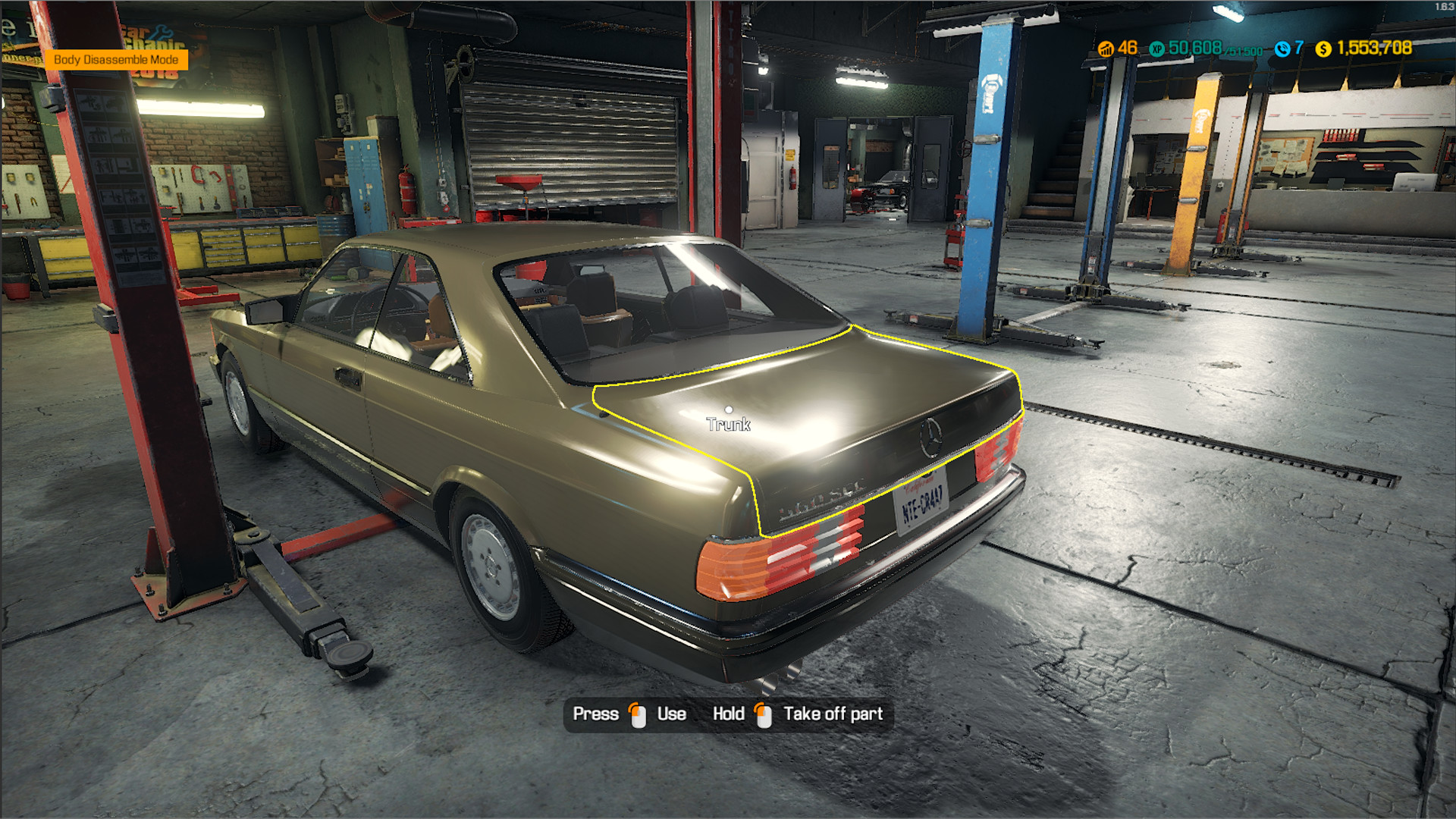The height and width of the screenshot is (819, 1456).
Task: Click the mouse icon beside Take off part
Action: [762, 714]
